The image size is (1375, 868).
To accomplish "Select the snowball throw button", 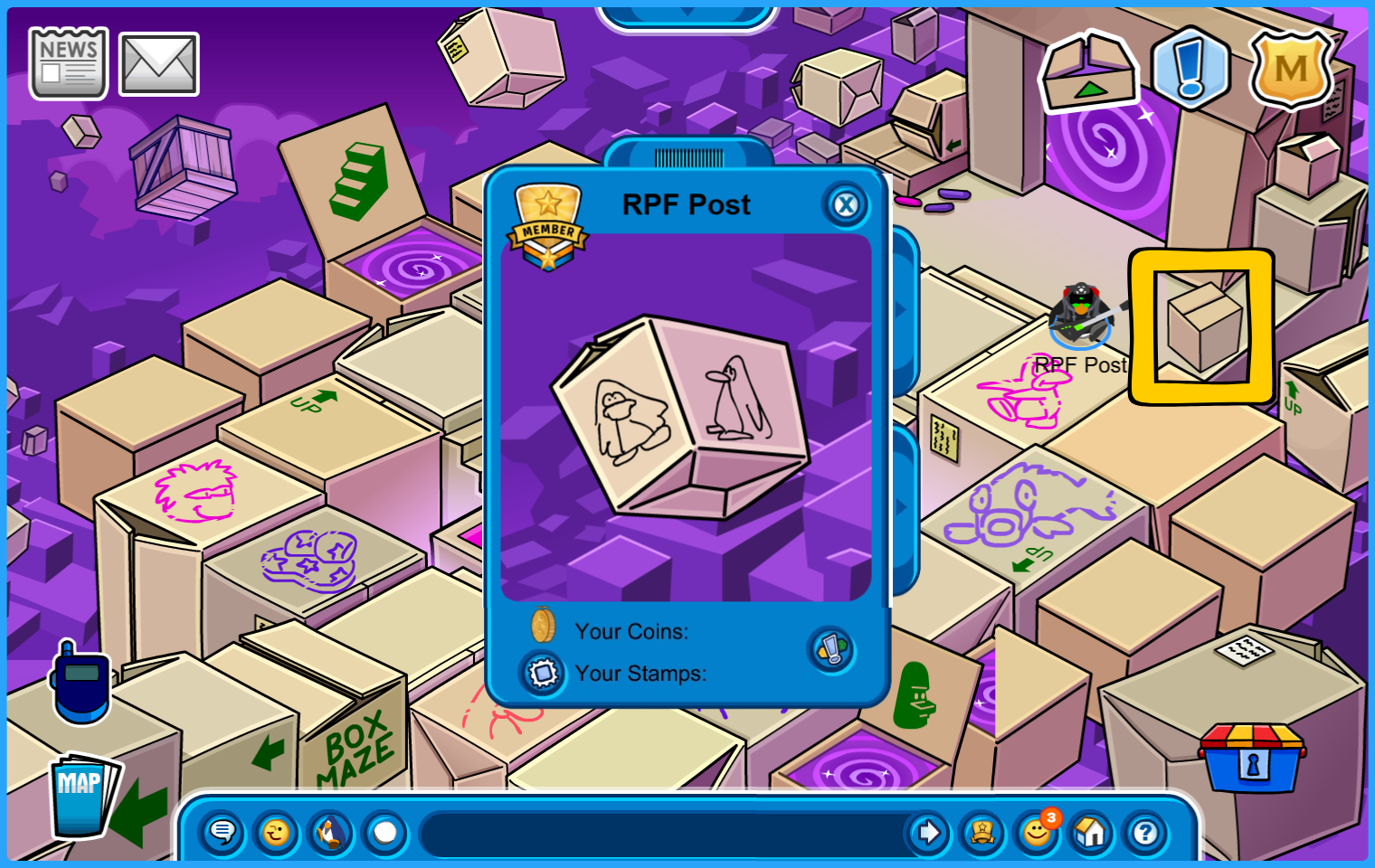I will [385, 832].
